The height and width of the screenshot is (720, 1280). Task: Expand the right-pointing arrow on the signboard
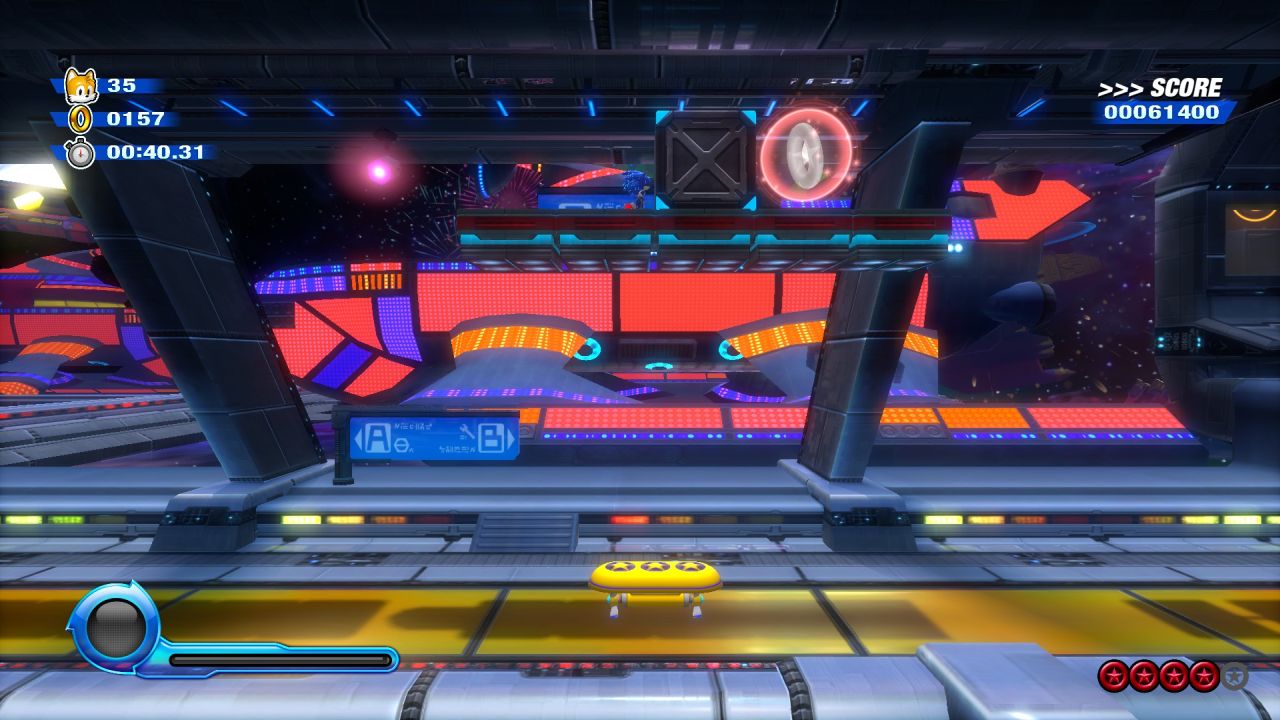[512, 437]
